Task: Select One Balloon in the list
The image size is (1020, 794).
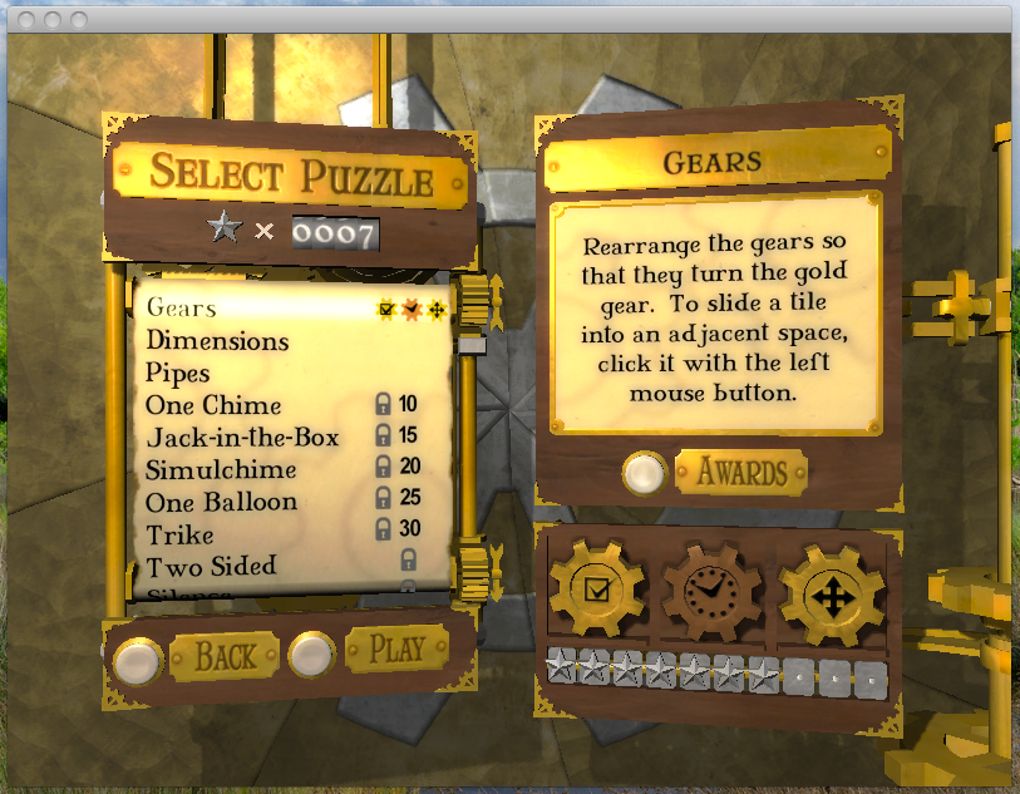Action: (221, 501)
